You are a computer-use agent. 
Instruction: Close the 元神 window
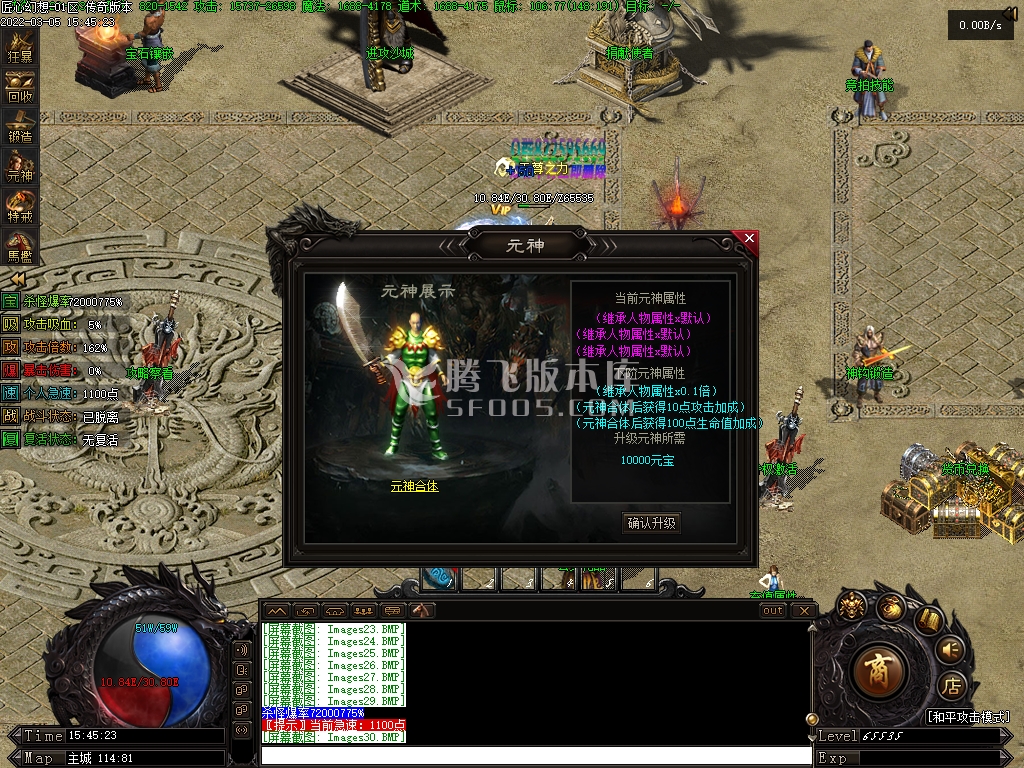[x=749, y=239]
